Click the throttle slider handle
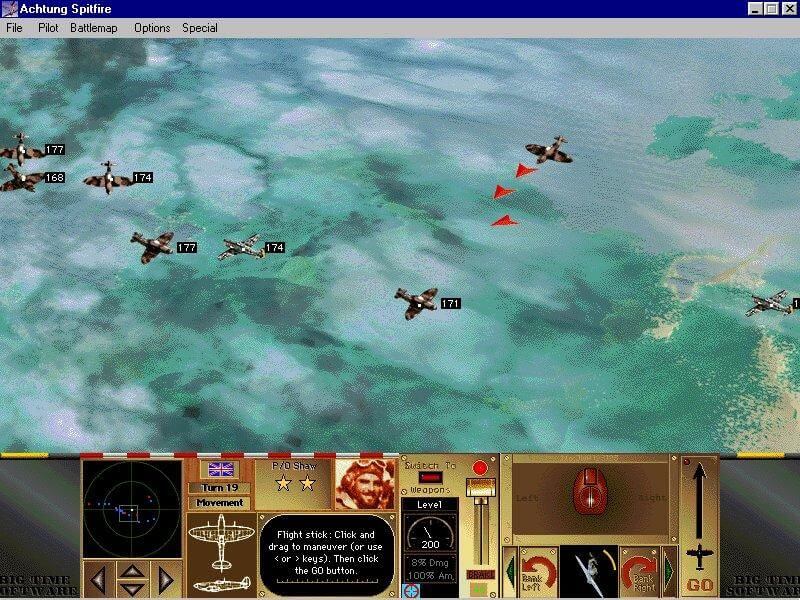This screenshot has height=600, width=800. coord(481,488)
